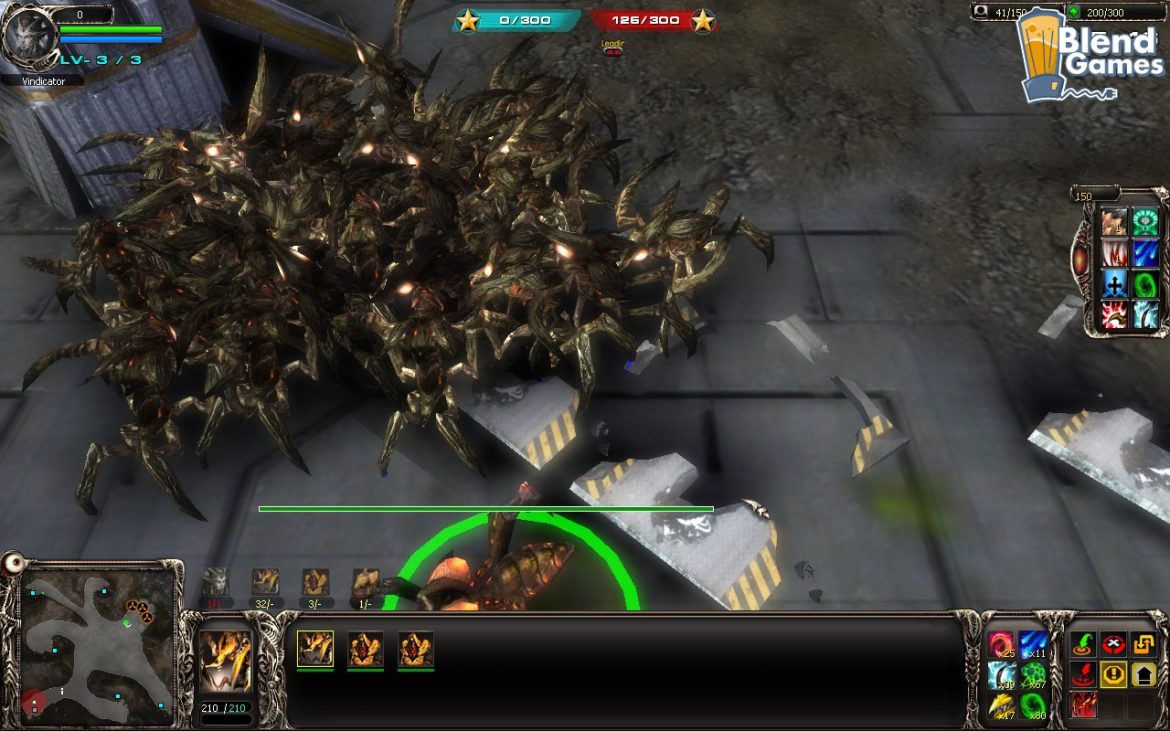
Task: Select the blue meteor item with x11
Action: (x=1034, y=645)
